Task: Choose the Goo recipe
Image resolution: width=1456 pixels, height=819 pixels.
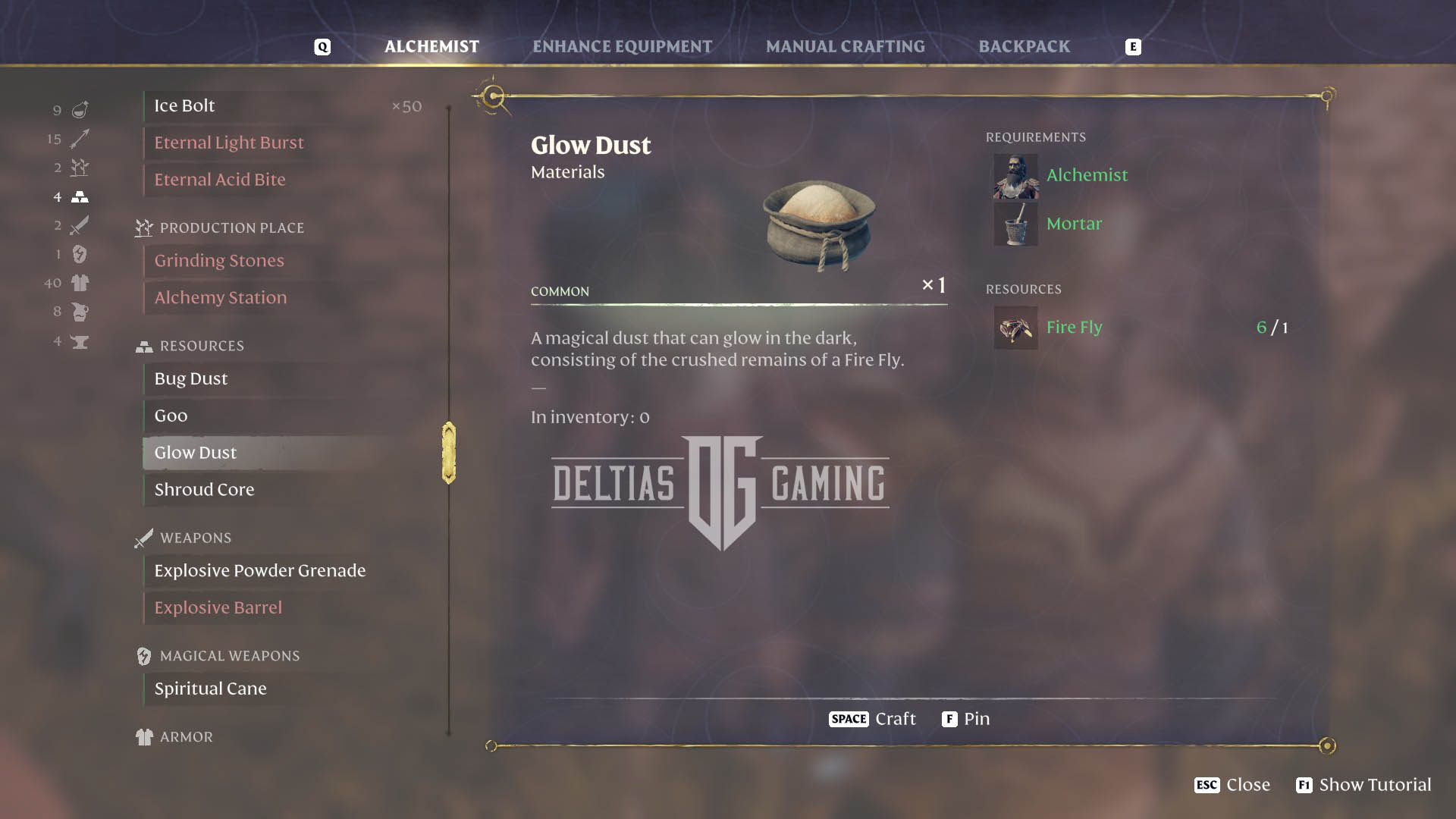Action: (171, 416)
